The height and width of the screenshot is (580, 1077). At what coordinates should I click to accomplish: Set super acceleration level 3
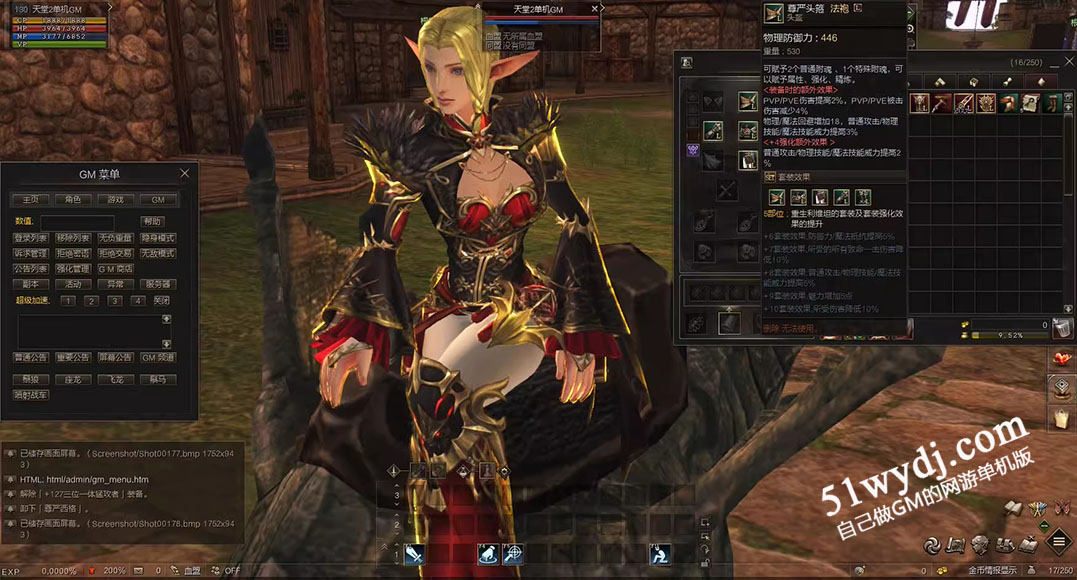point(114,300)
